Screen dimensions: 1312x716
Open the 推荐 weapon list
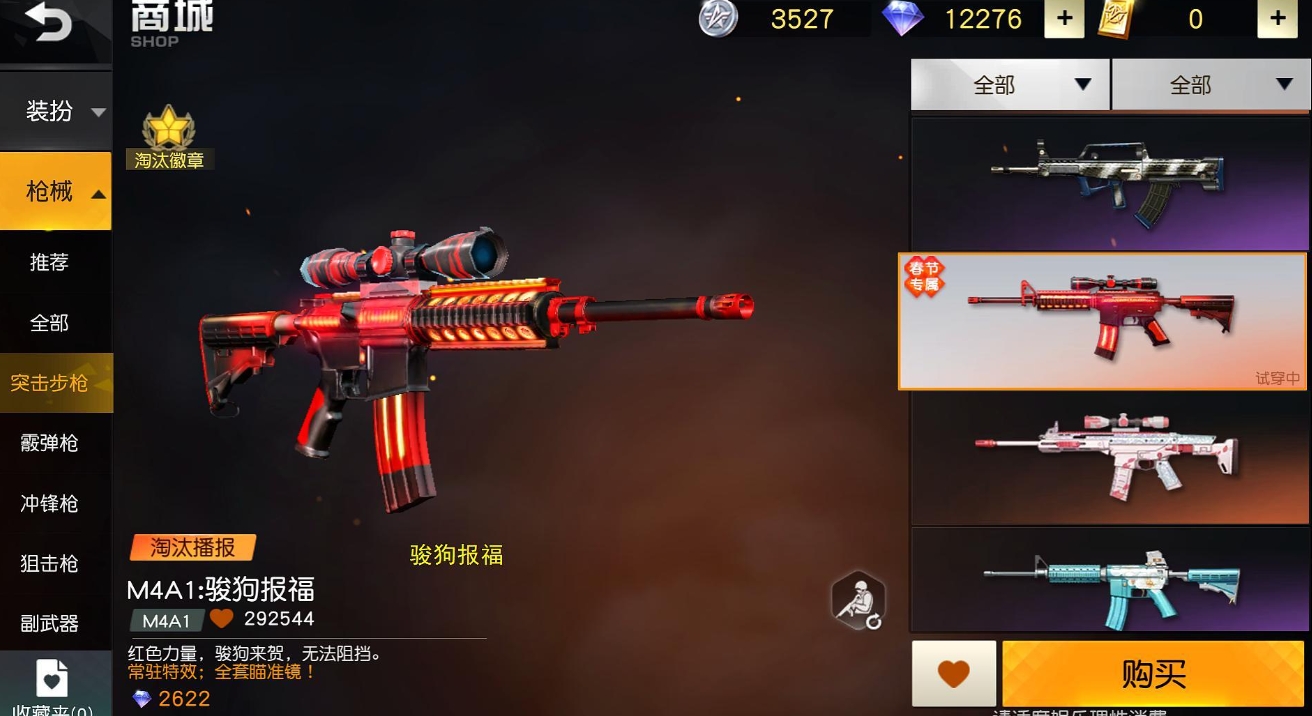49,262
